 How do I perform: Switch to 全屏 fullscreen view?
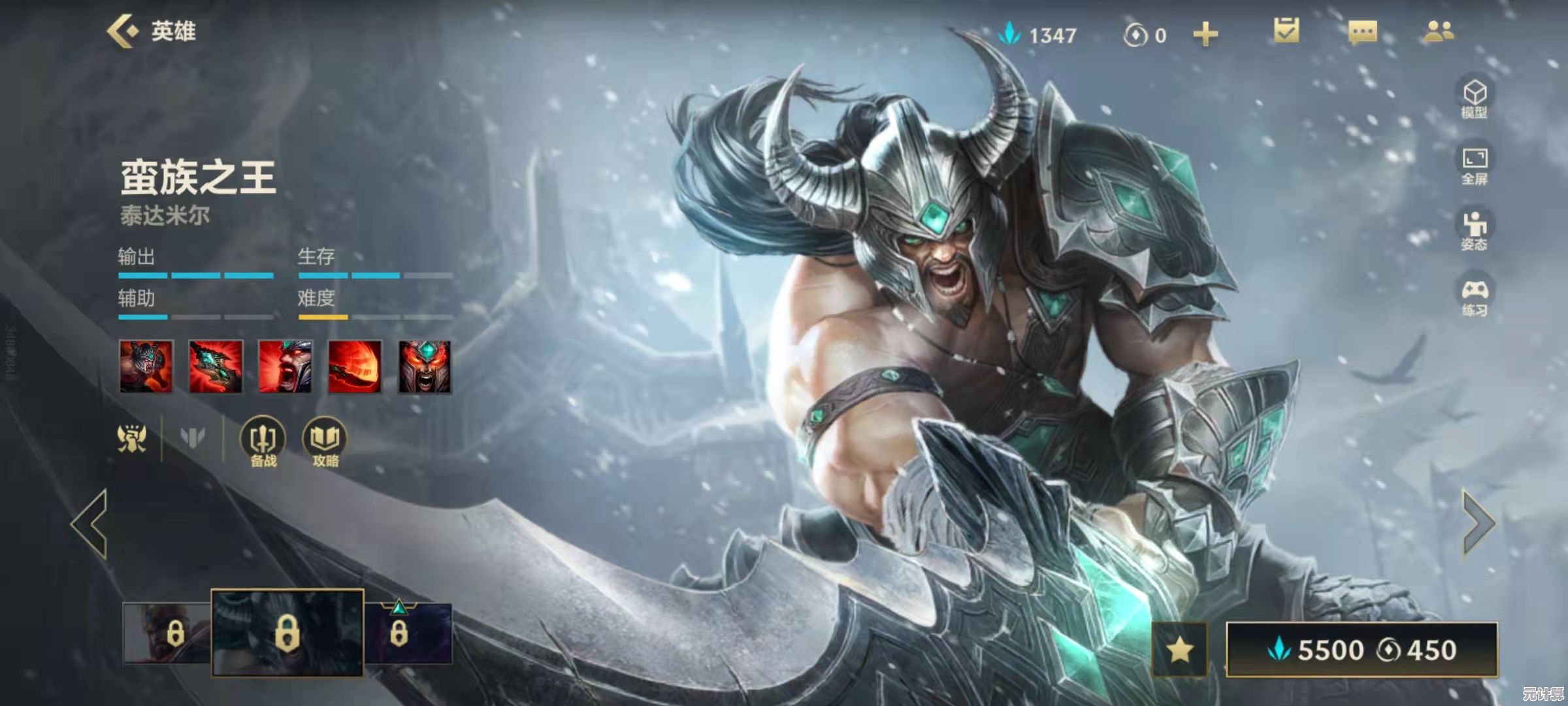(1475, 165)
